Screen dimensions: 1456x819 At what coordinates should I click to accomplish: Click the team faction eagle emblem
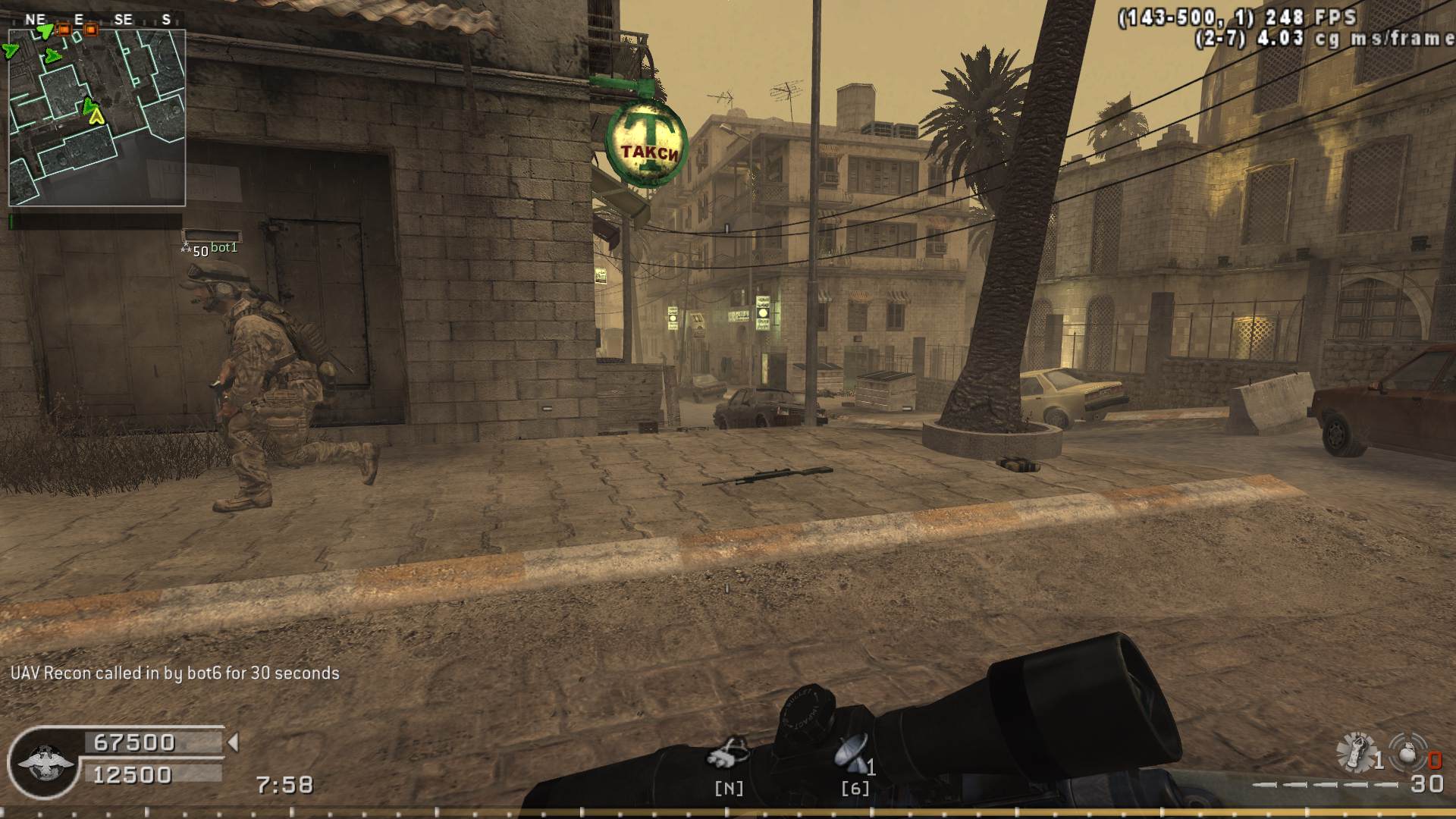click(x=45, y=762)
